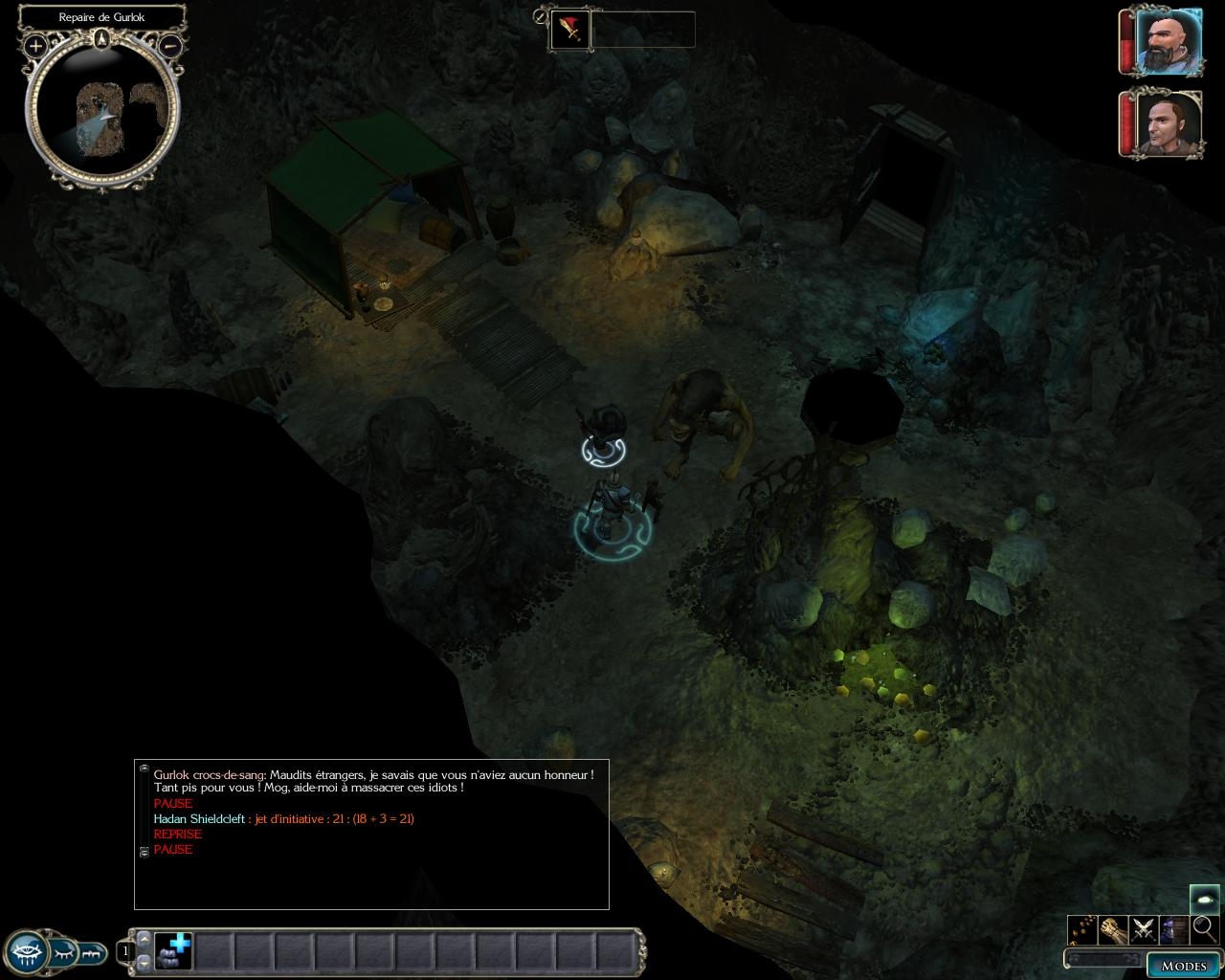Toggle the golden sparks mode icon
This screenshot has height=980, width=1225.
click(1081, 928)
